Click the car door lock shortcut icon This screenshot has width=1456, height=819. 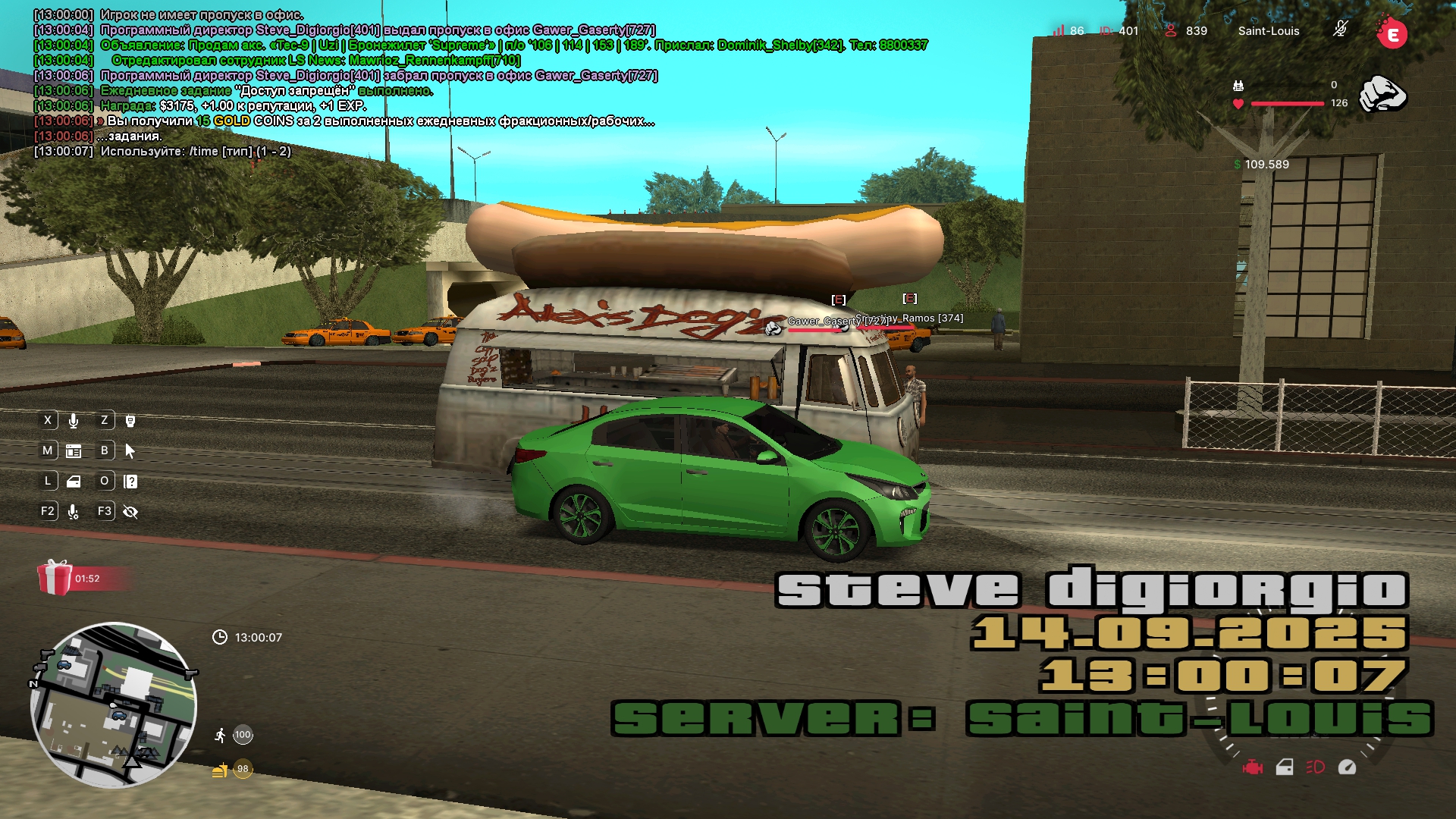74,482
